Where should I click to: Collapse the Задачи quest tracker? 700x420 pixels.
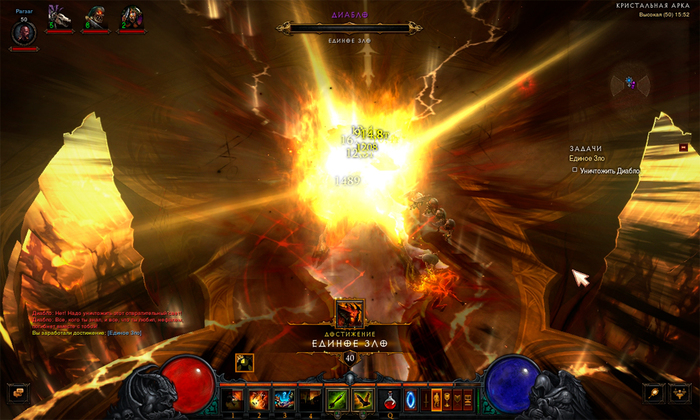click(683, 147)
